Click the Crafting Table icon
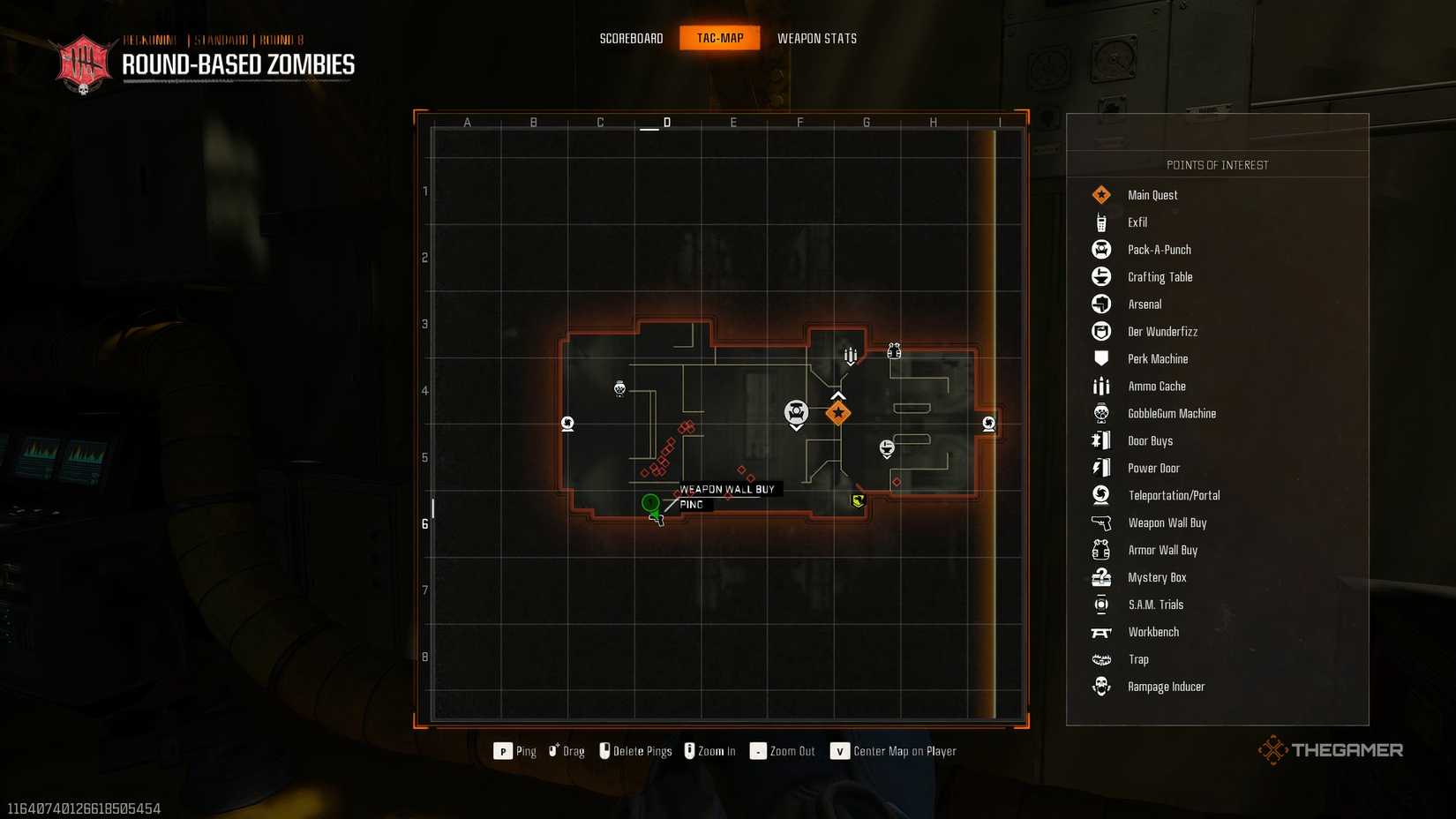The height and width of the screenshot is (819, 1456). coord(1101,276)
